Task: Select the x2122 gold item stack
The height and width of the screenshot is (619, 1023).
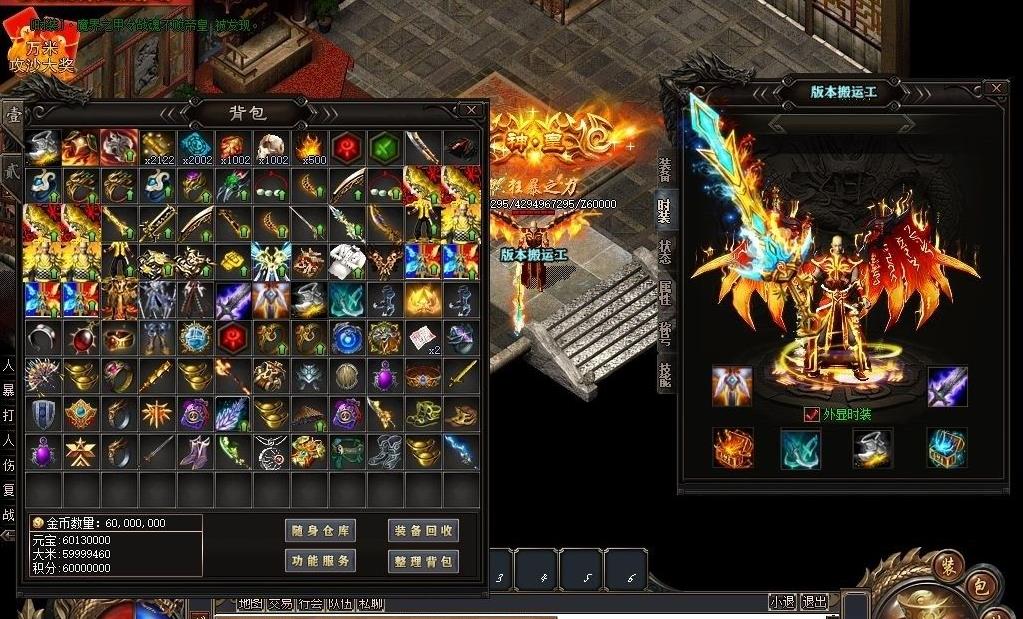Action: tap(156, 147)
